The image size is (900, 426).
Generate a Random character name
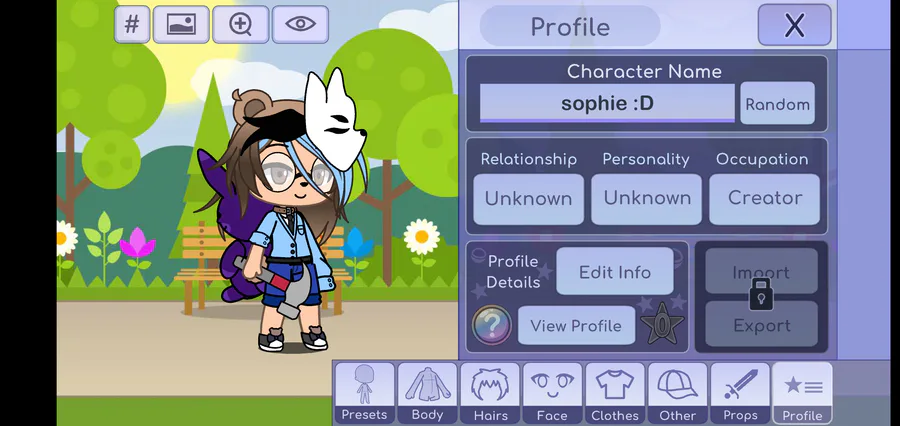pos(777,104)
